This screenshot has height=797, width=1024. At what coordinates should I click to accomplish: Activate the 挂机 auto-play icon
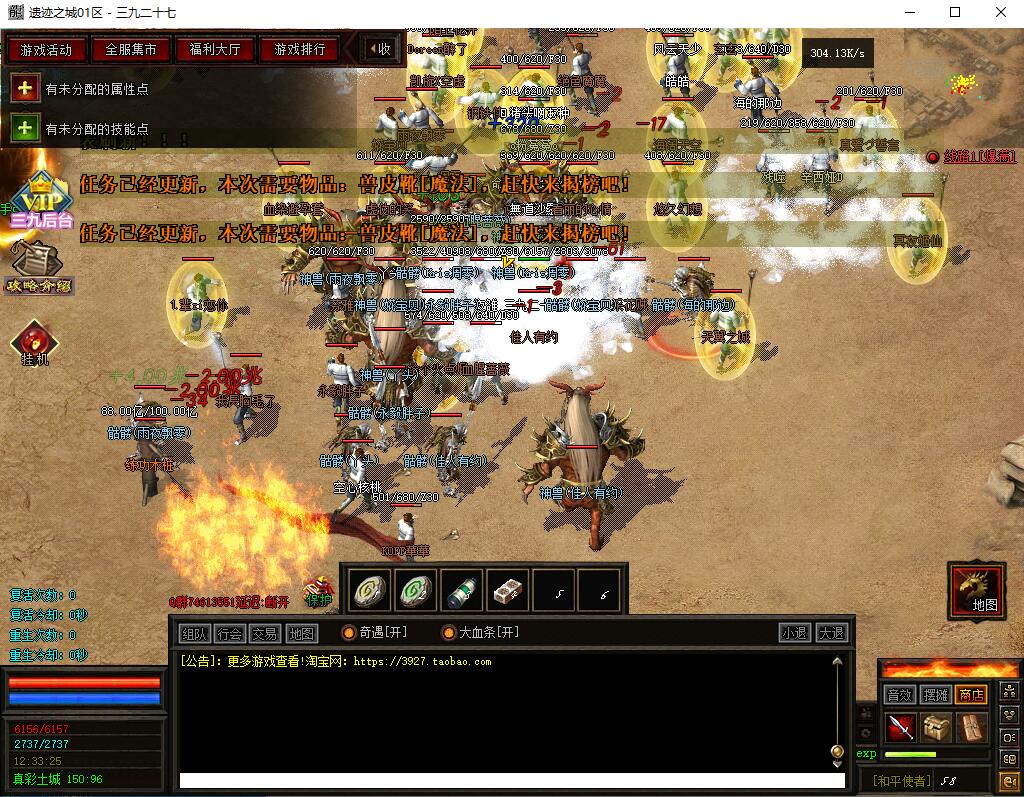[35, 343]
